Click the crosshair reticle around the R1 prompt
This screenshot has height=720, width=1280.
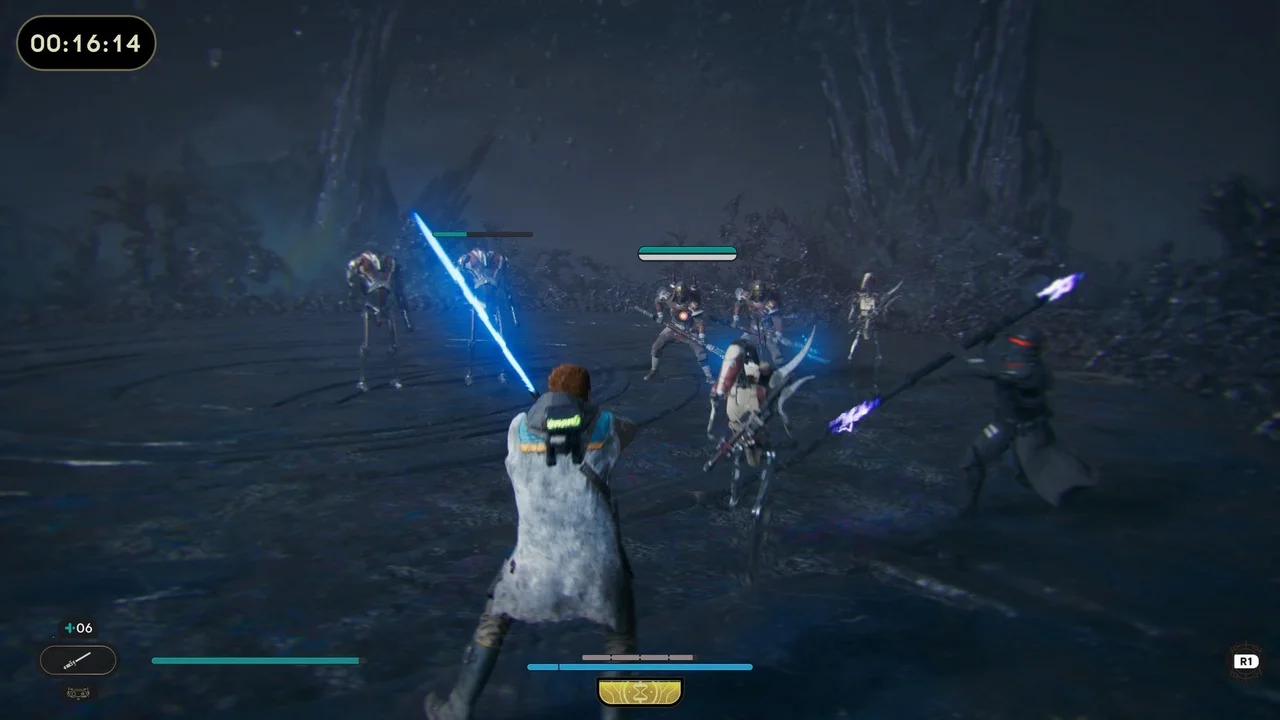[1246, 660]
